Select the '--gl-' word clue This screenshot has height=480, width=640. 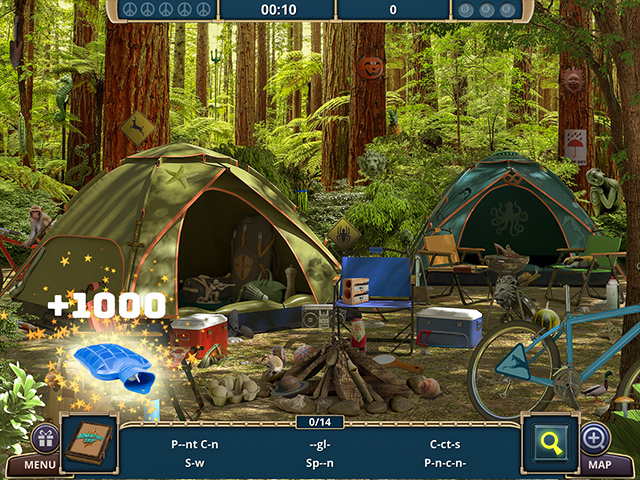coord(319,442)
